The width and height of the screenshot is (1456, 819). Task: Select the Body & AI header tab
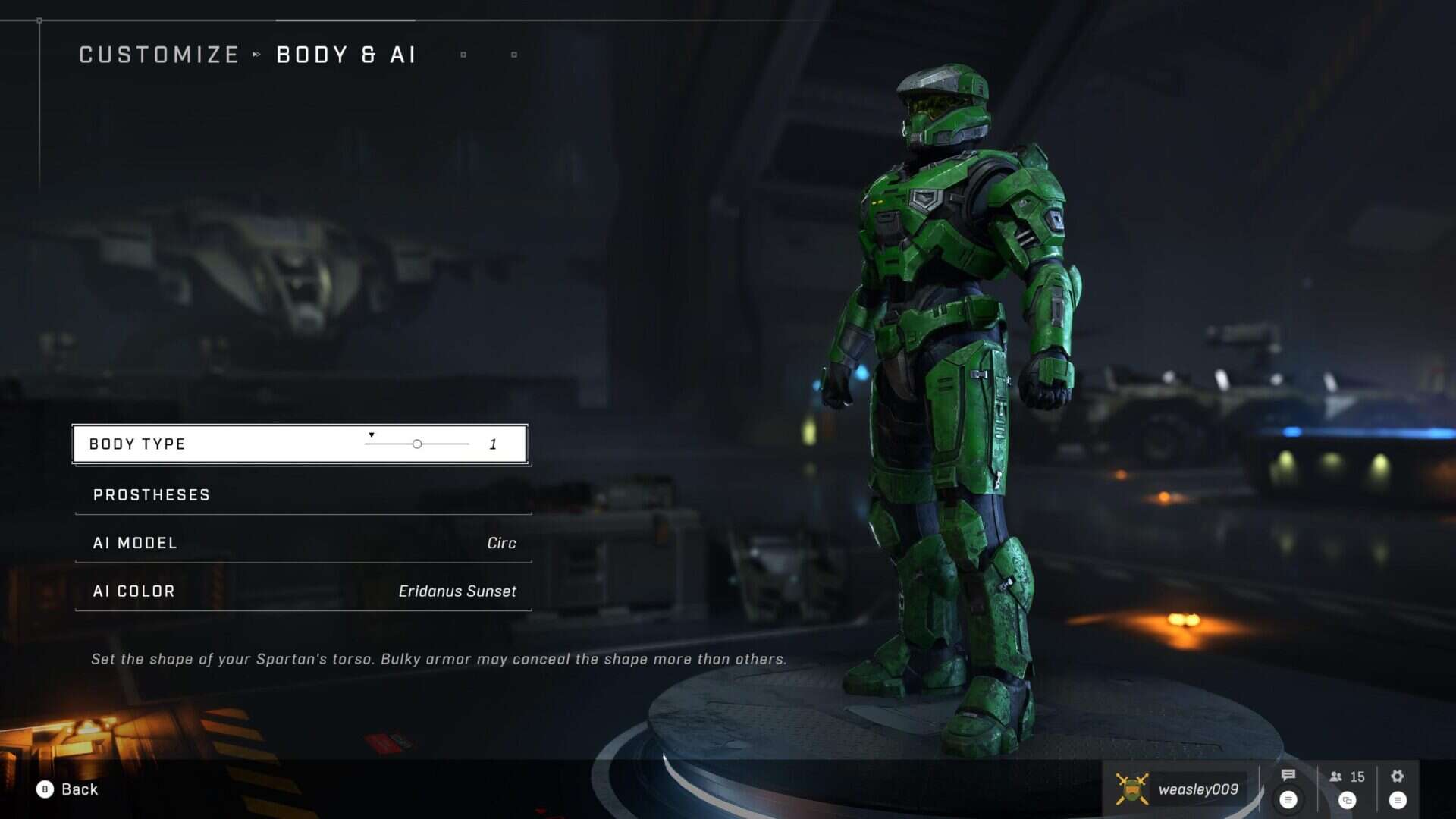(x=345, y=54)
